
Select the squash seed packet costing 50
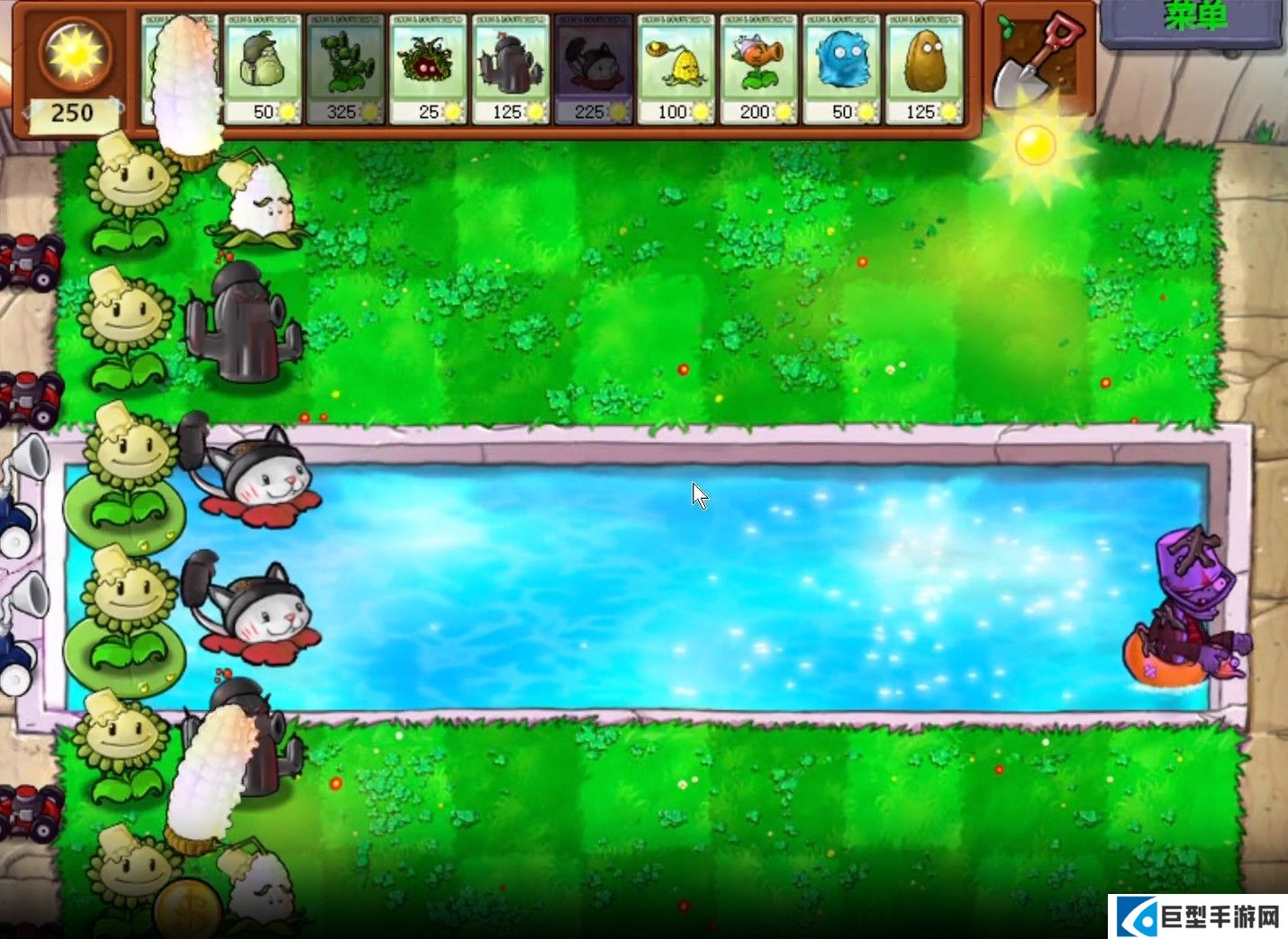click(x=262, y=69)
